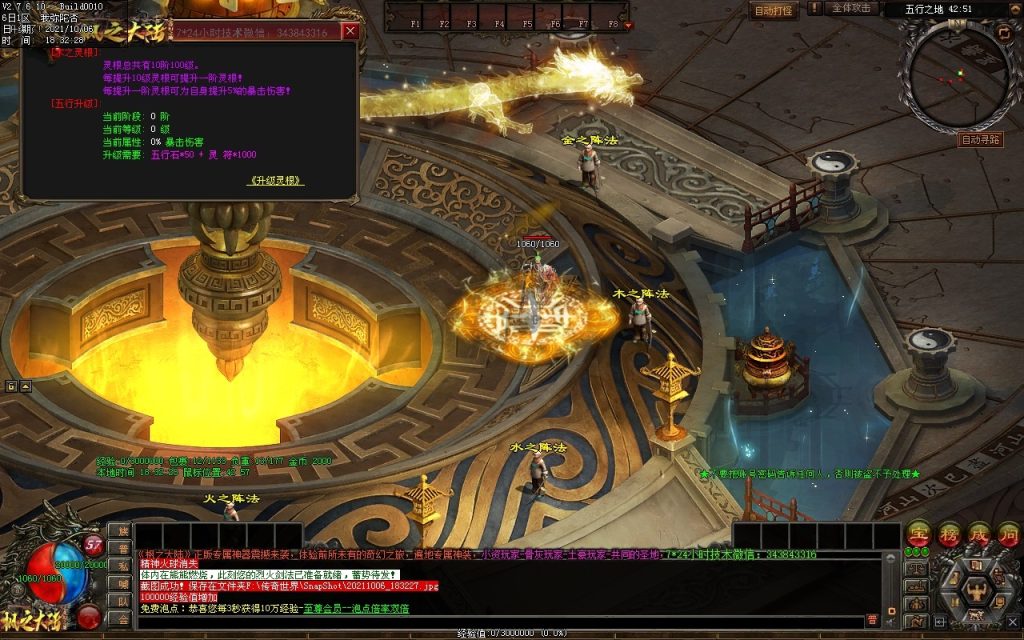Click the exclamation mark alert icon

click(x=814, y=8)
